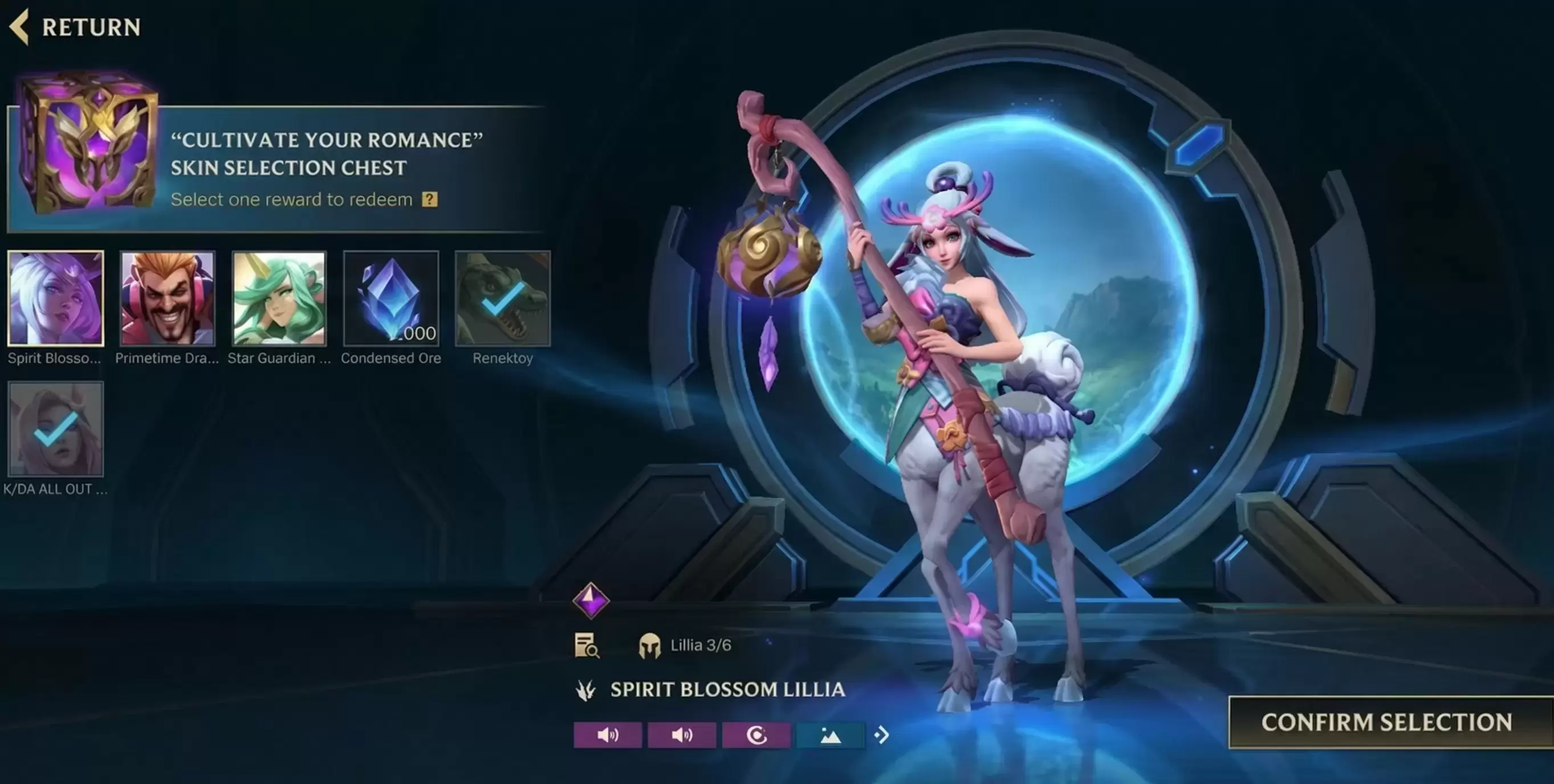
Task: Select the Condensed Ore reward
Action: pos(391,299)
